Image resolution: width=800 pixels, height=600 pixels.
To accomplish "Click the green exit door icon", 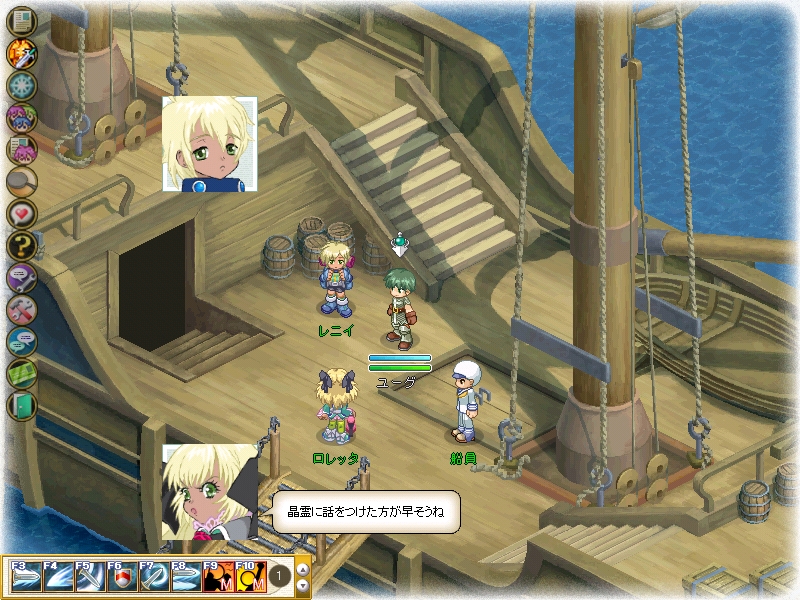I will click(21, 405).
